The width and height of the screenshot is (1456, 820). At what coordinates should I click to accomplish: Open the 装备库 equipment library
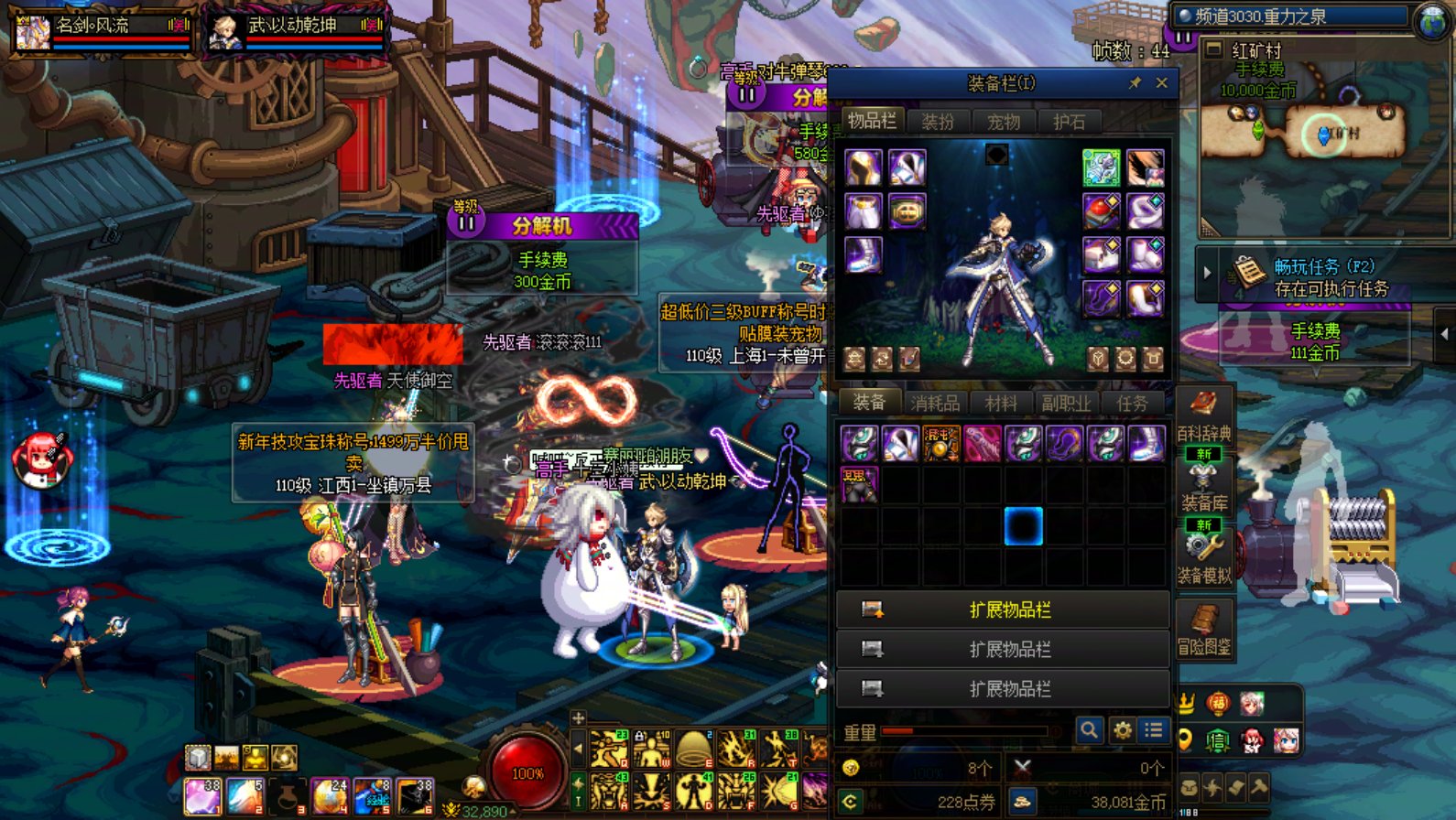tap(1203, 485)
